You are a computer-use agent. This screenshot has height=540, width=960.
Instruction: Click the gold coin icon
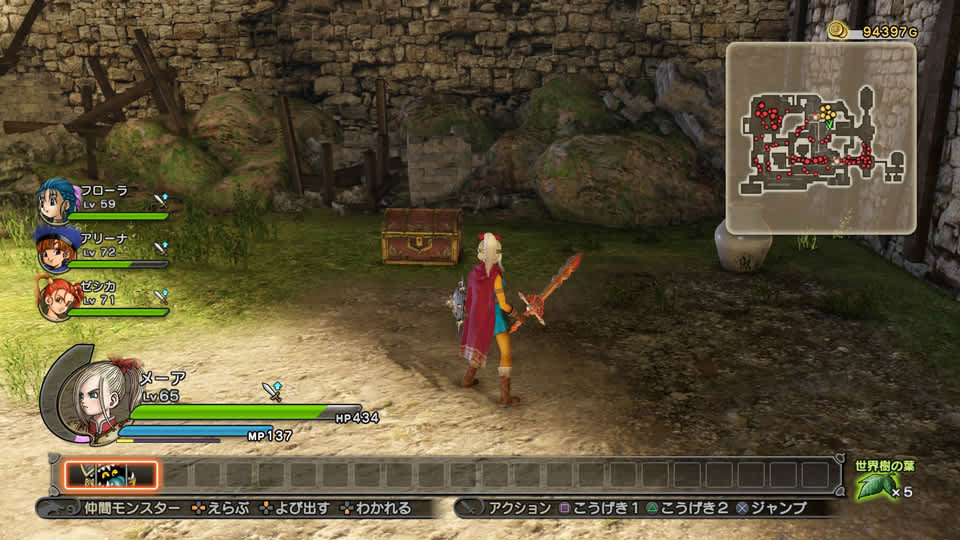tap(837, 31)
